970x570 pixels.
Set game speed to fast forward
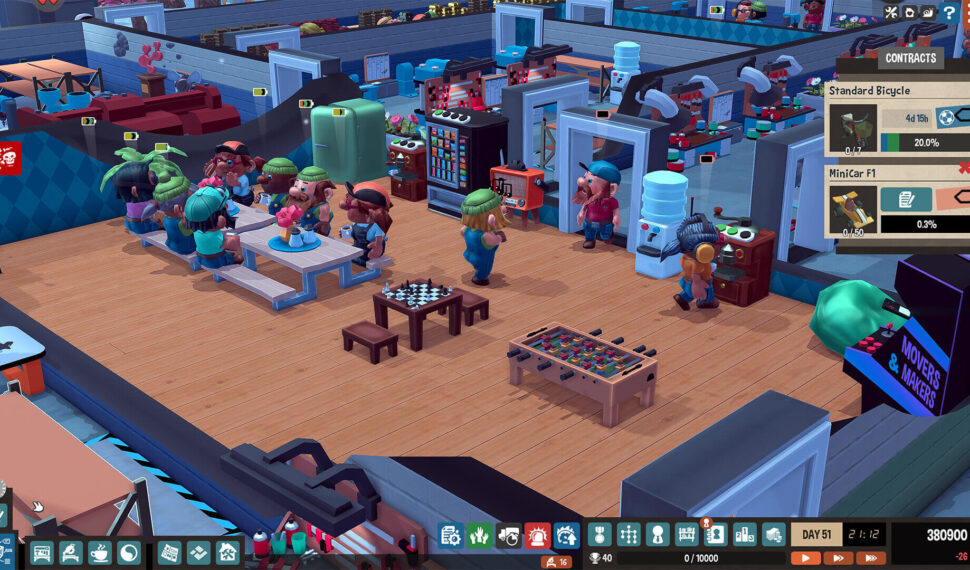(x=838, y=558)
